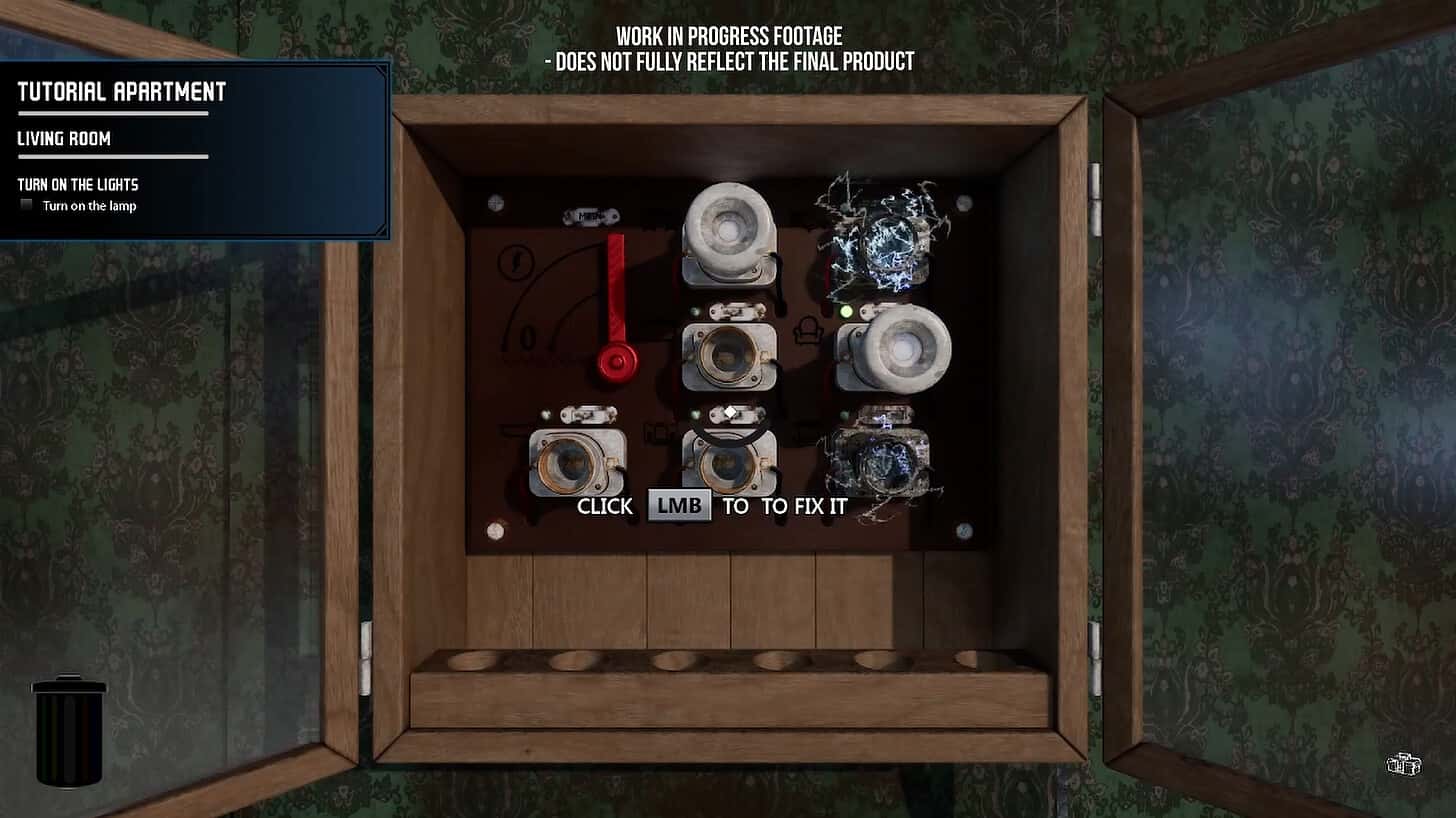
Task: Click the CLICK TO FIX IT instruction text
Action: [x=715, y=506]
